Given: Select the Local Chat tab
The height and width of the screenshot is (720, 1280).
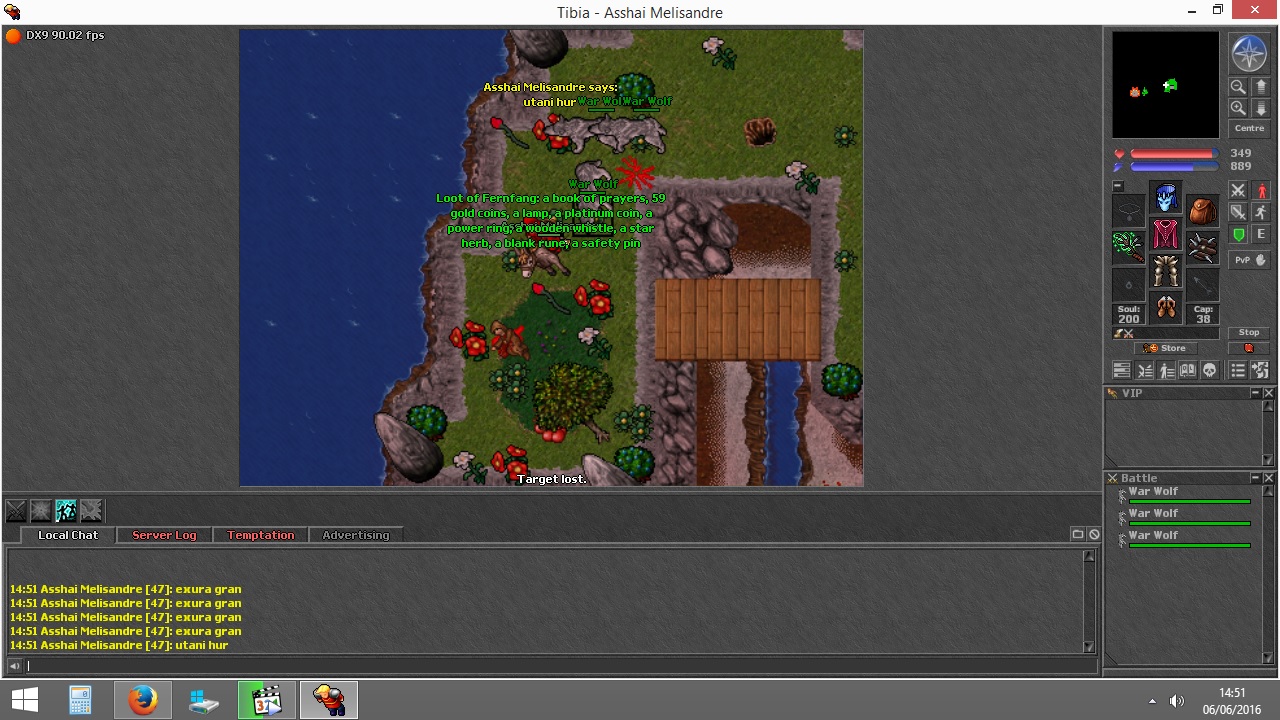Looking at the screenshot, I should tap(68, 535).
